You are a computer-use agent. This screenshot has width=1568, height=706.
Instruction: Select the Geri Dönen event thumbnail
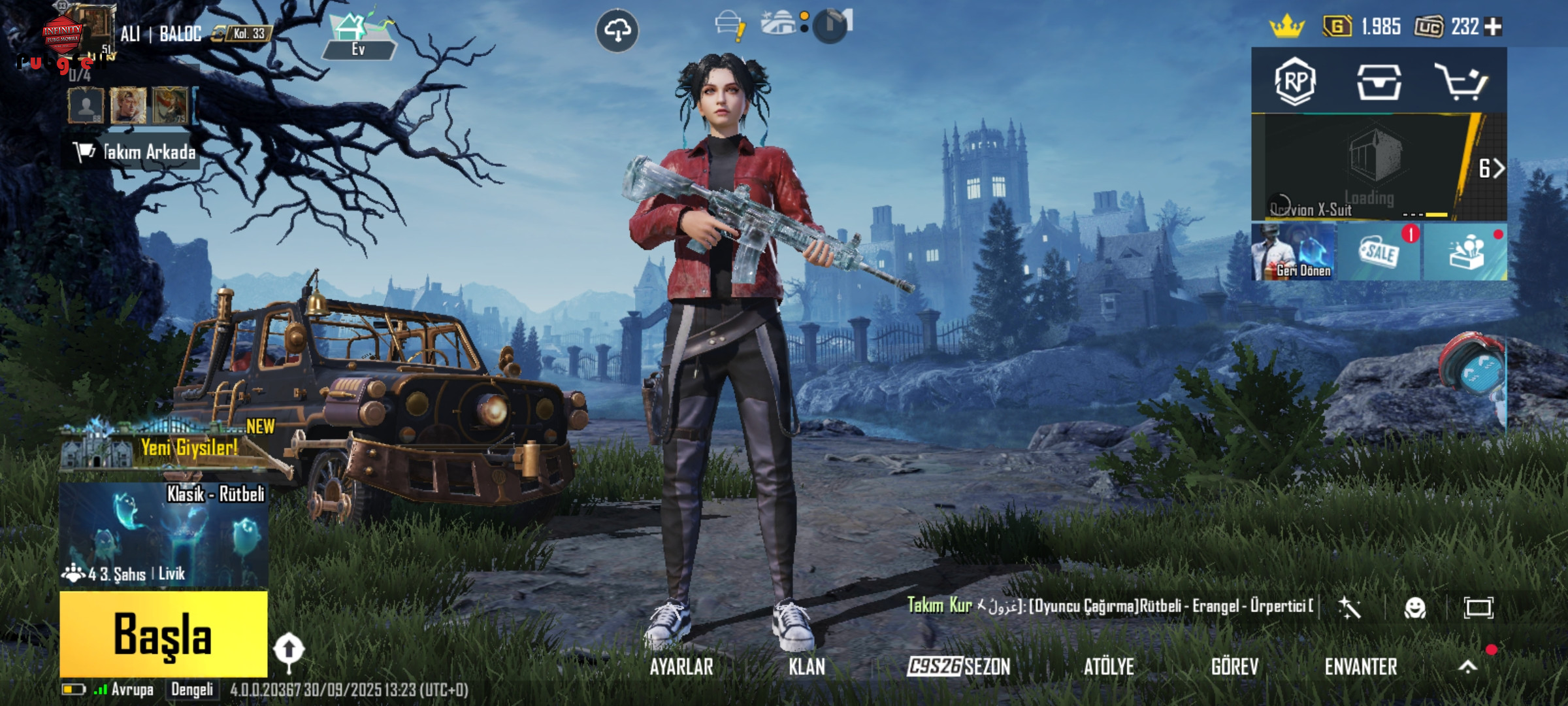1294,252
